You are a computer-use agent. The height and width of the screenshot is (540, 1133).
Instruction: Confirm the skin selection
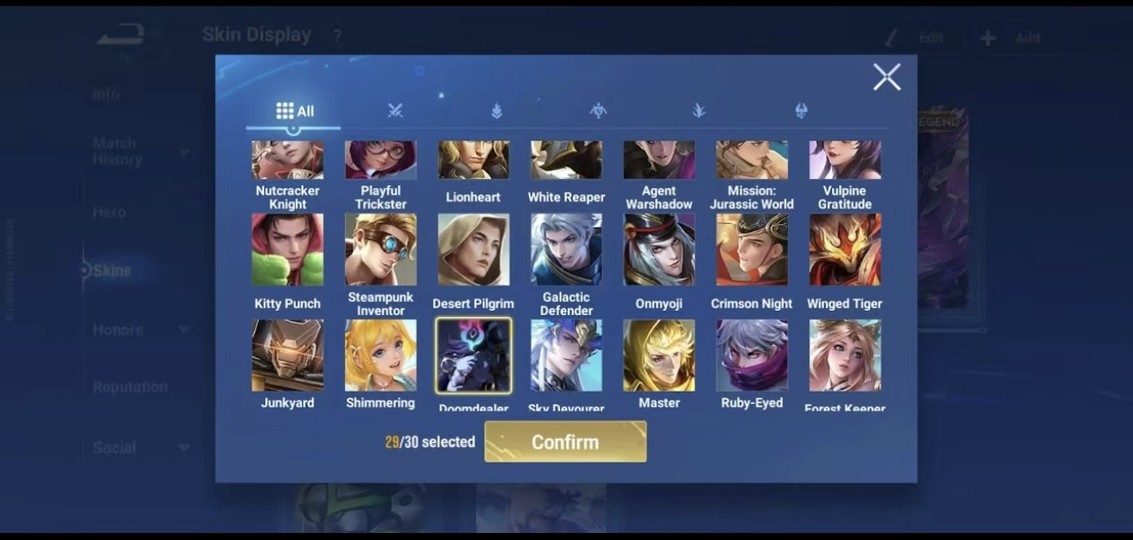pyautogui.click(x=565, y=442)
